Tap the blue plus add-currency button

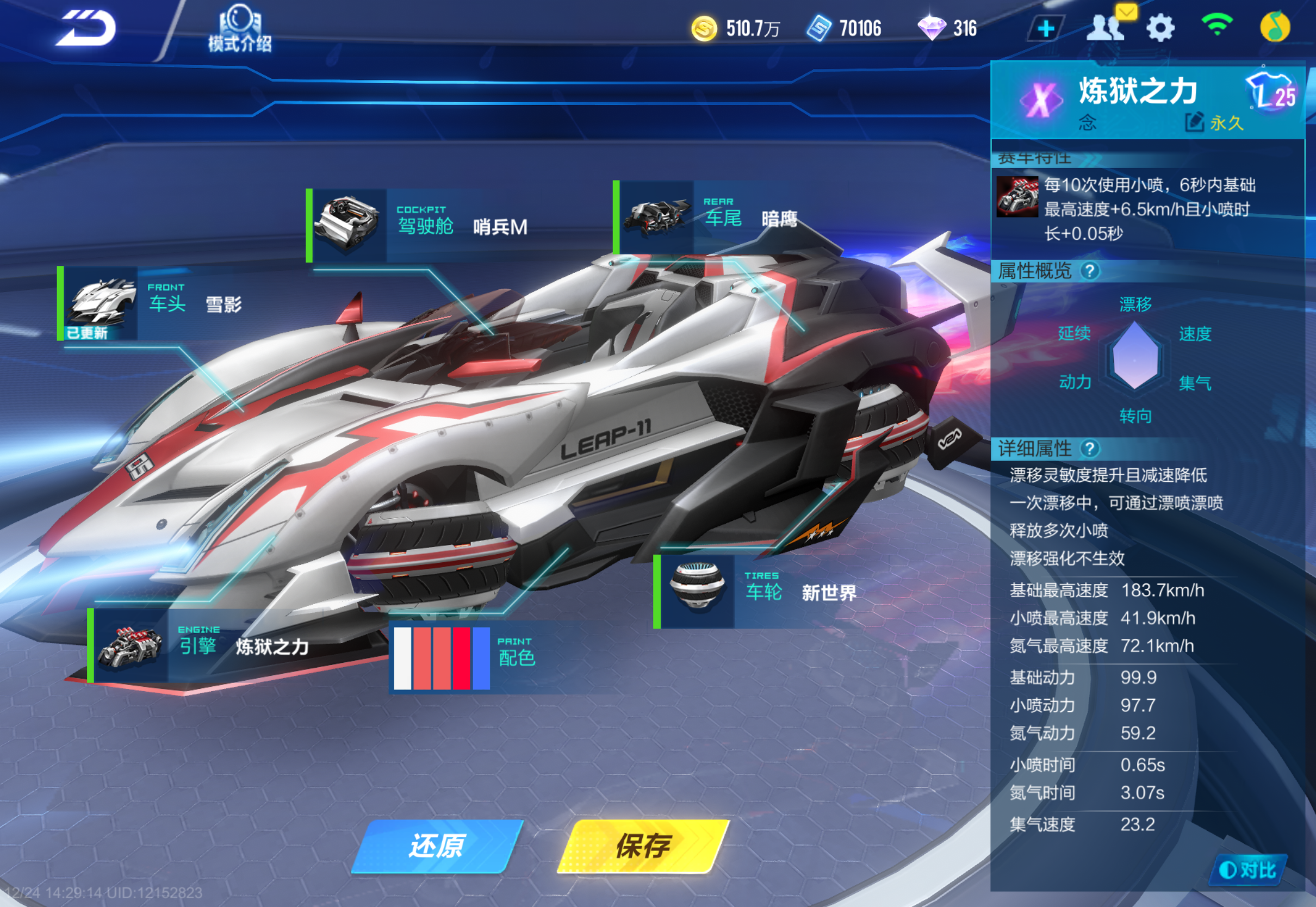1046,28
